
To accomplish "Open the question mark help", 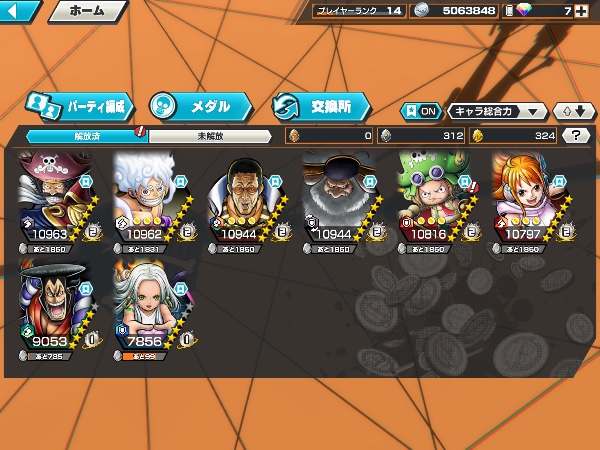I will (x=575, y=136).
